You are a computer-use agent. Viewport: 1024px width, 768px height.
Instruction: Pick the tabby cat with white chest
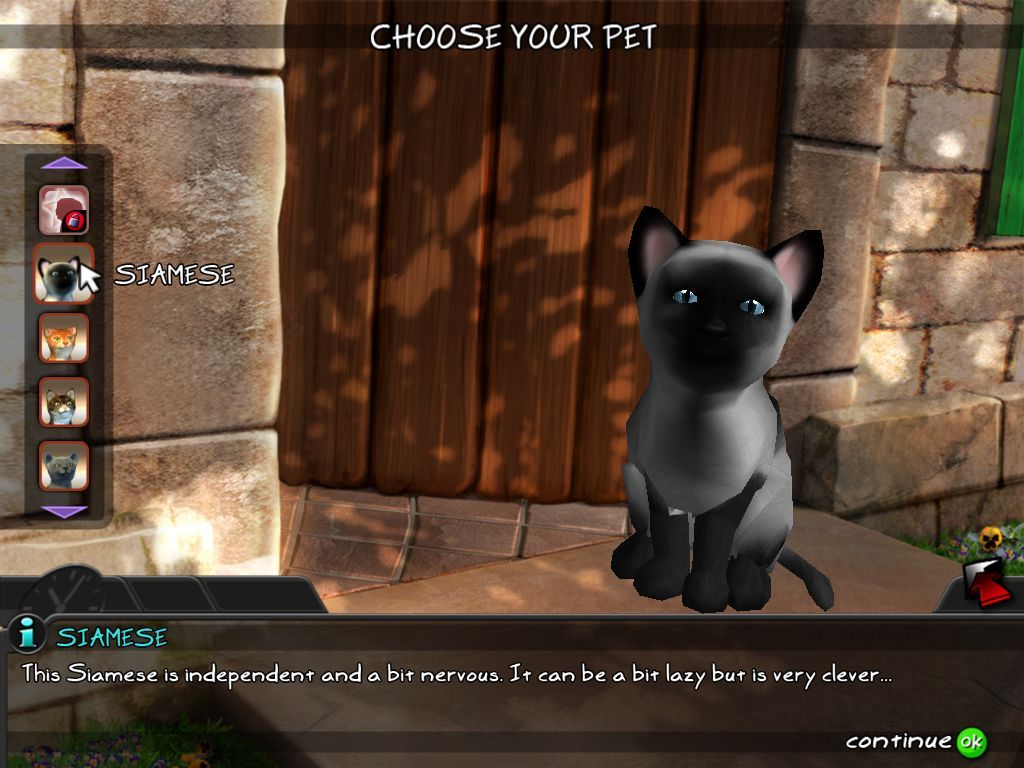(64, 402)
